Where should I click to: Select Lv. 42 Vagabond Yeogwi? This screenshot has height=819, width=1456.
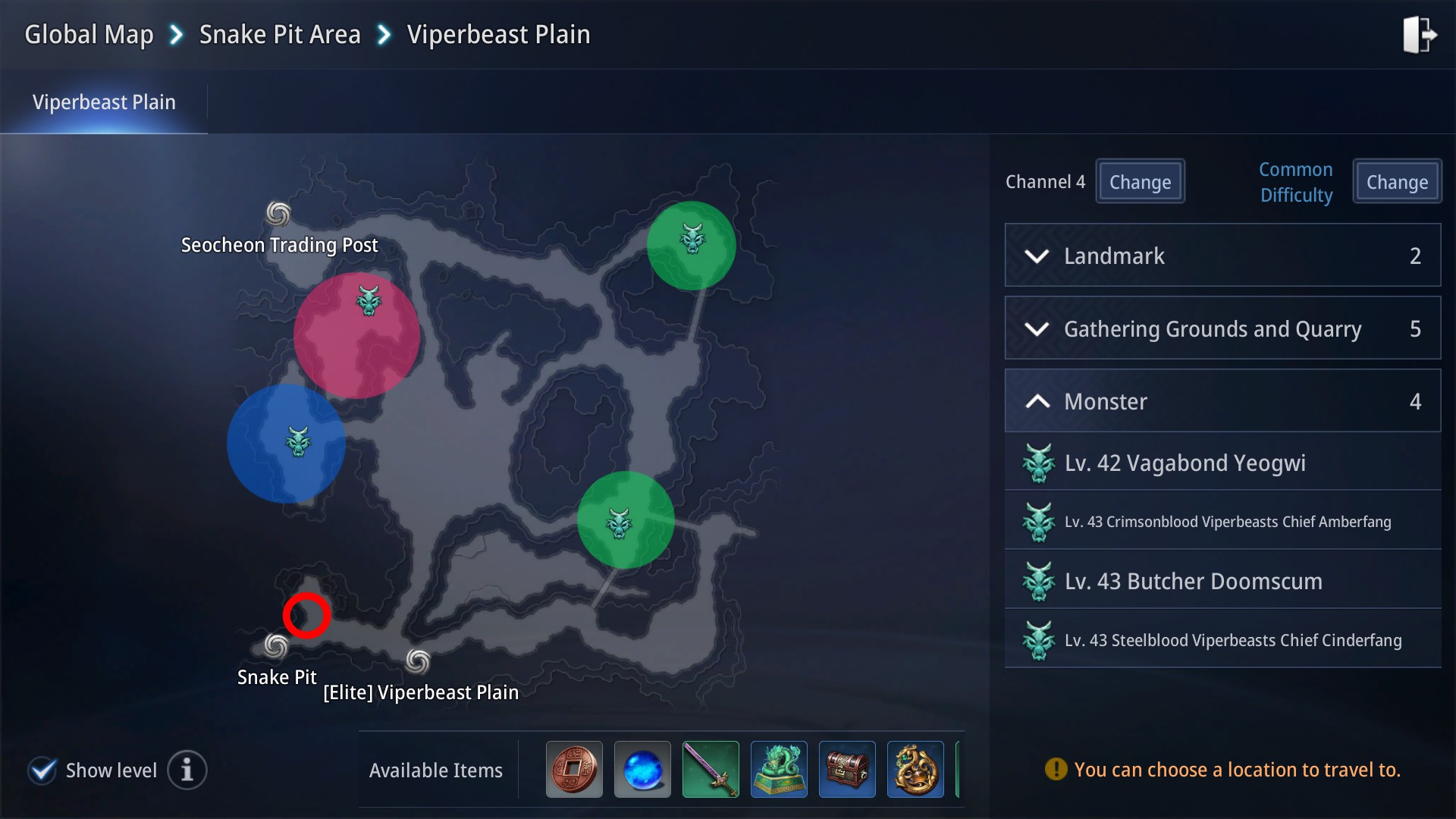coord(1222,463)
